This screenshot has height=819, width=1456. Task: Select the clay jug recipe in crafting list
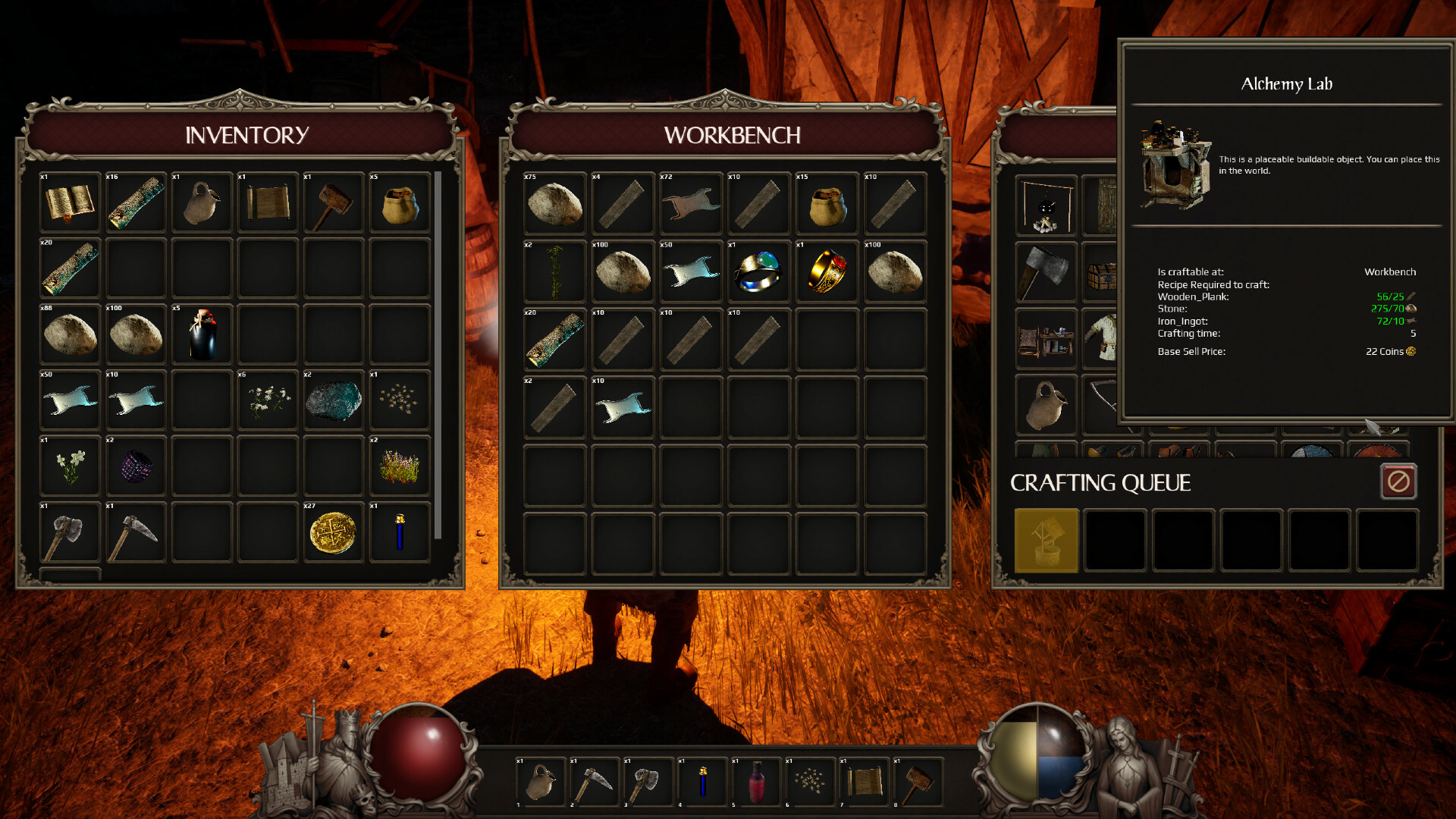click(1046, 404)
